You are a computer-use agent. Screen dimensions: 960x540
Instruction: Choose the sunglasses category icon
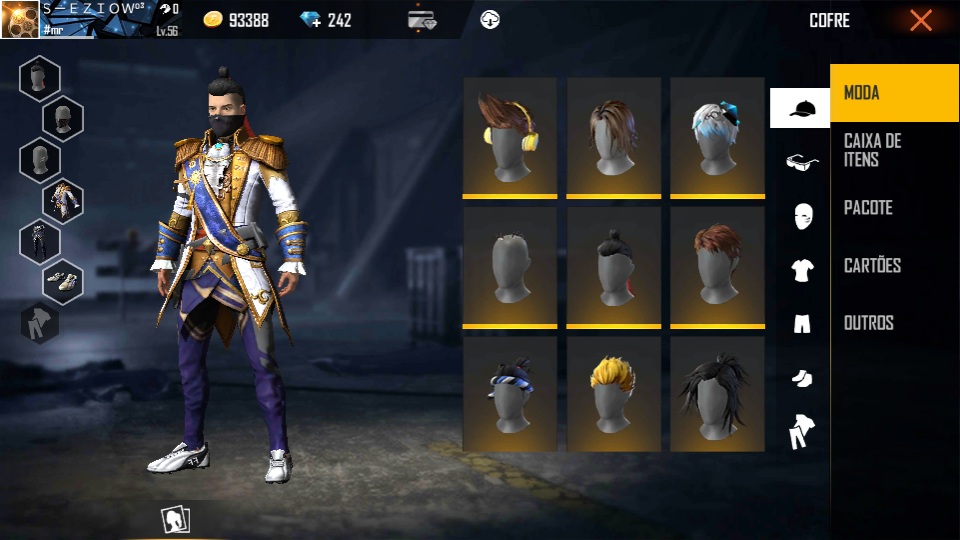click(801, 161)
